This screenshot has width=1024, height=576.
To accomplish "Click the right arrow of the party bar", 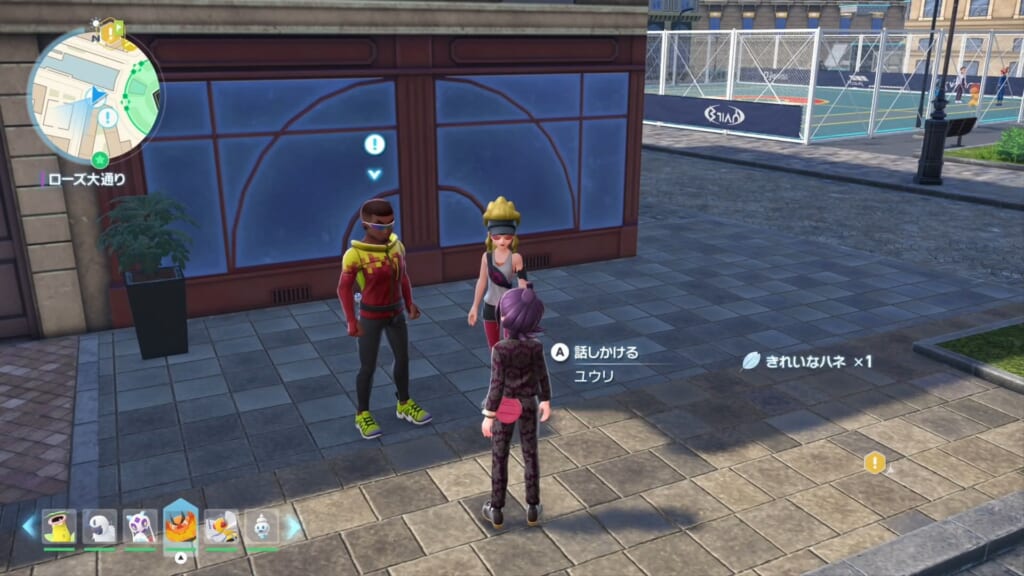I will coord(294,527).
